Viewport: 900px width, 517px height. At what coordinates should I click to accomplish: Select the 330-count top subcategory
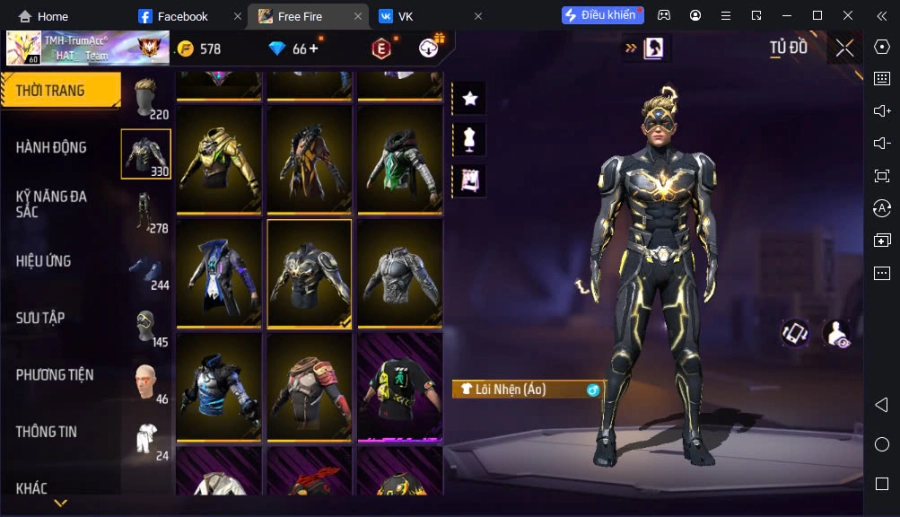pyautogui.click(x=146, y=155)
